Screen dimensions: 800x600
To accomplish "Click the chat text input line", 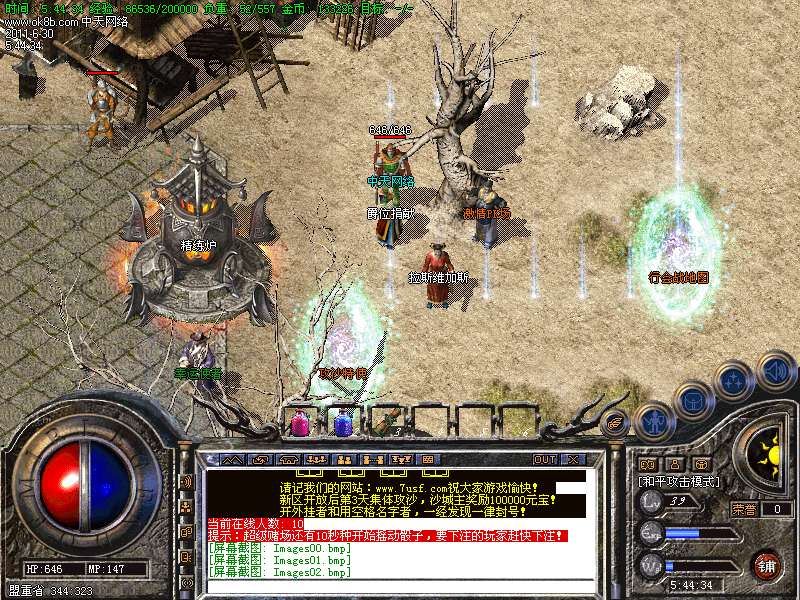I will tap(400, 587).
